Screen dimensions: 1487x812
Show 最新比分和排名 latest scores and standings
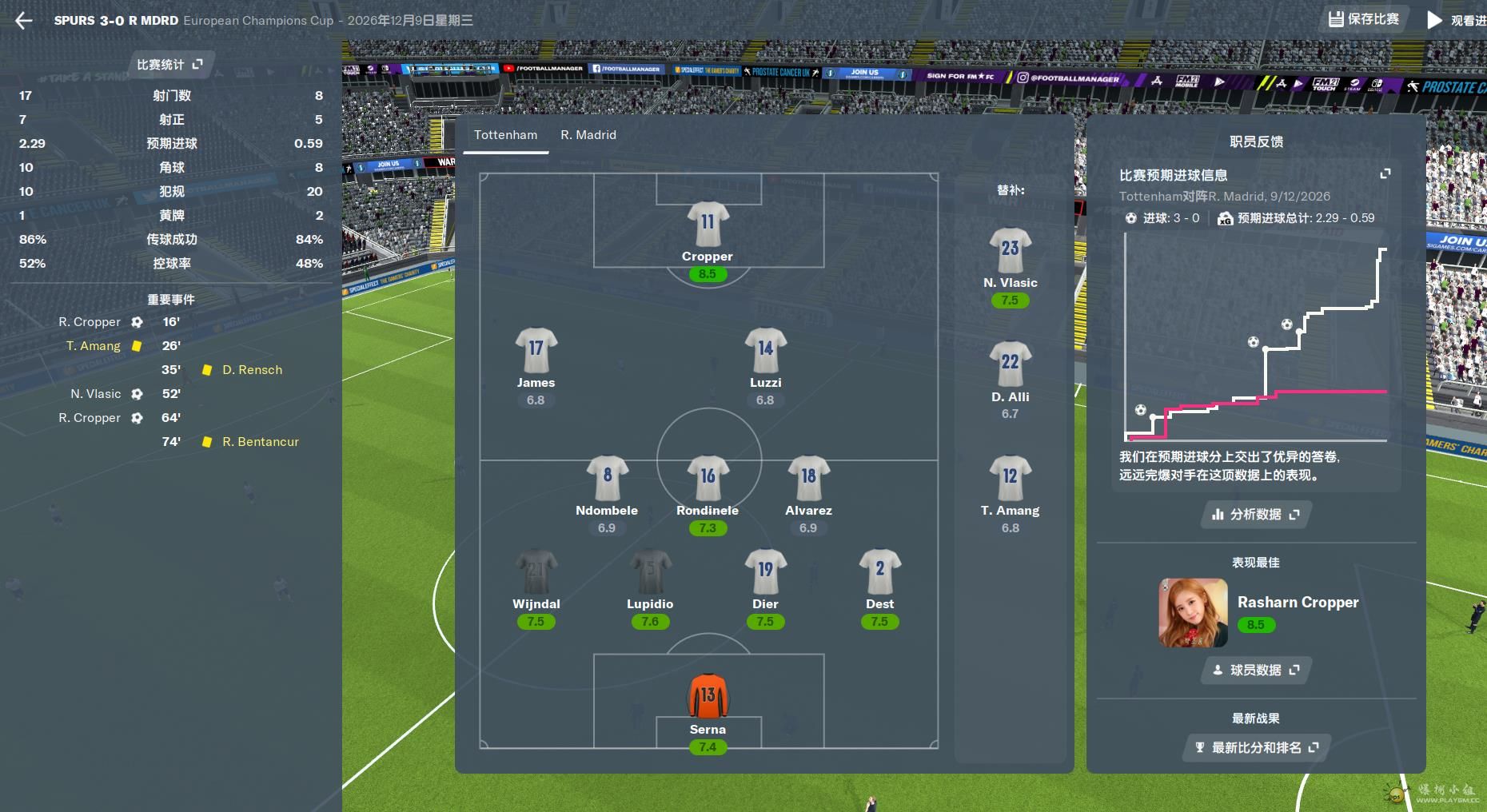[1256, 748]
